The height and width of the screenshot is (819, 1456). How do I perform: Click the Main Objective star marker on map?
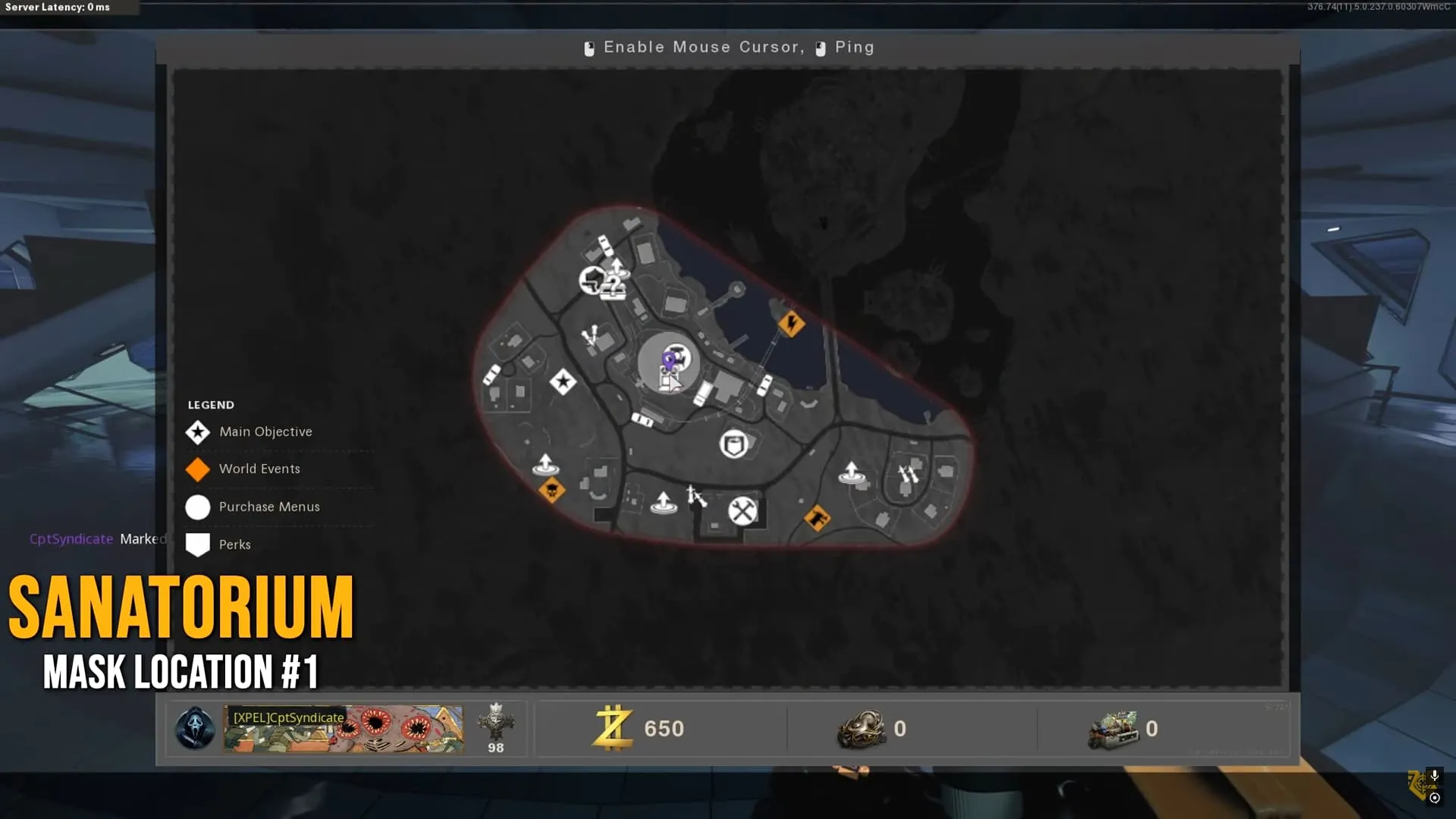tap(563, 381)
